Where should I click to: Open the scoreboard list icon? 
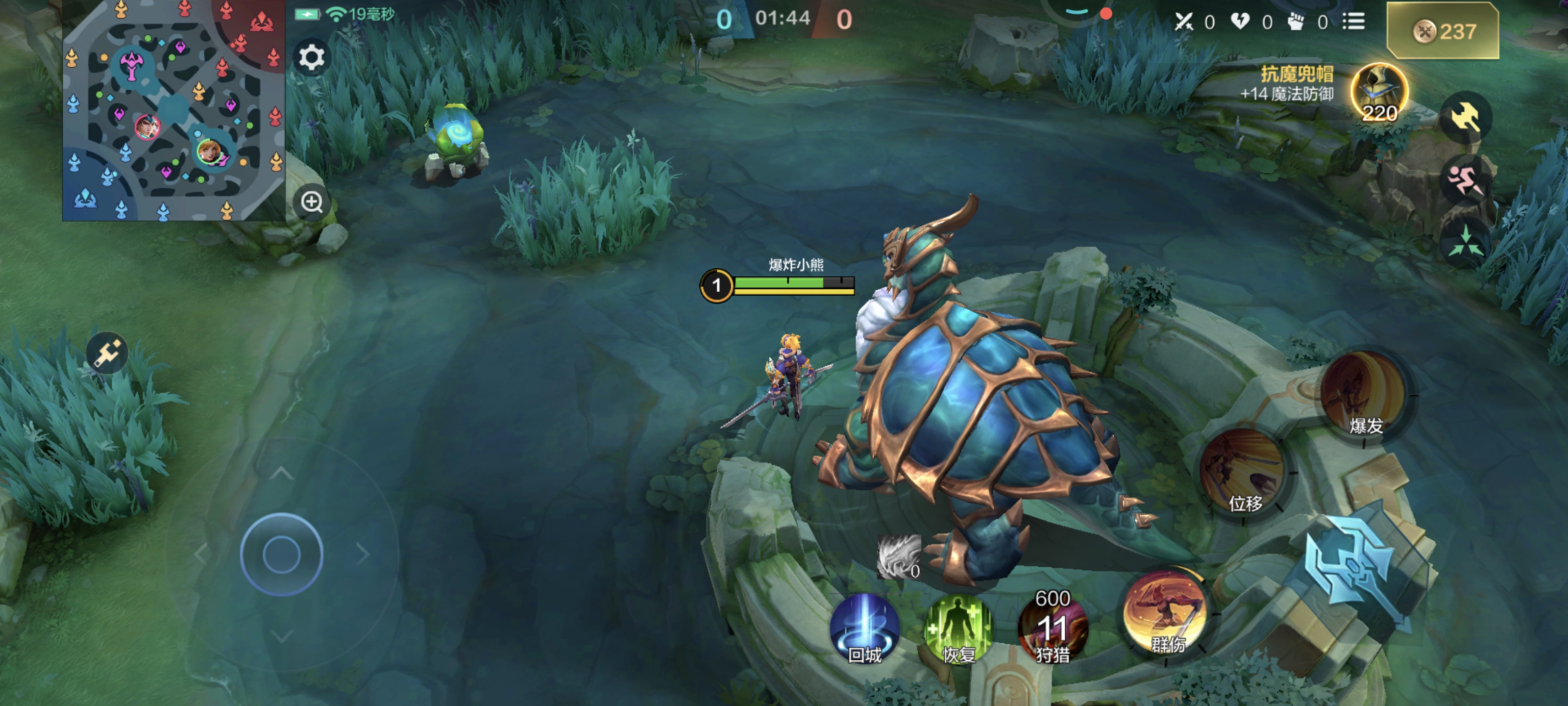click(1353, 22)
